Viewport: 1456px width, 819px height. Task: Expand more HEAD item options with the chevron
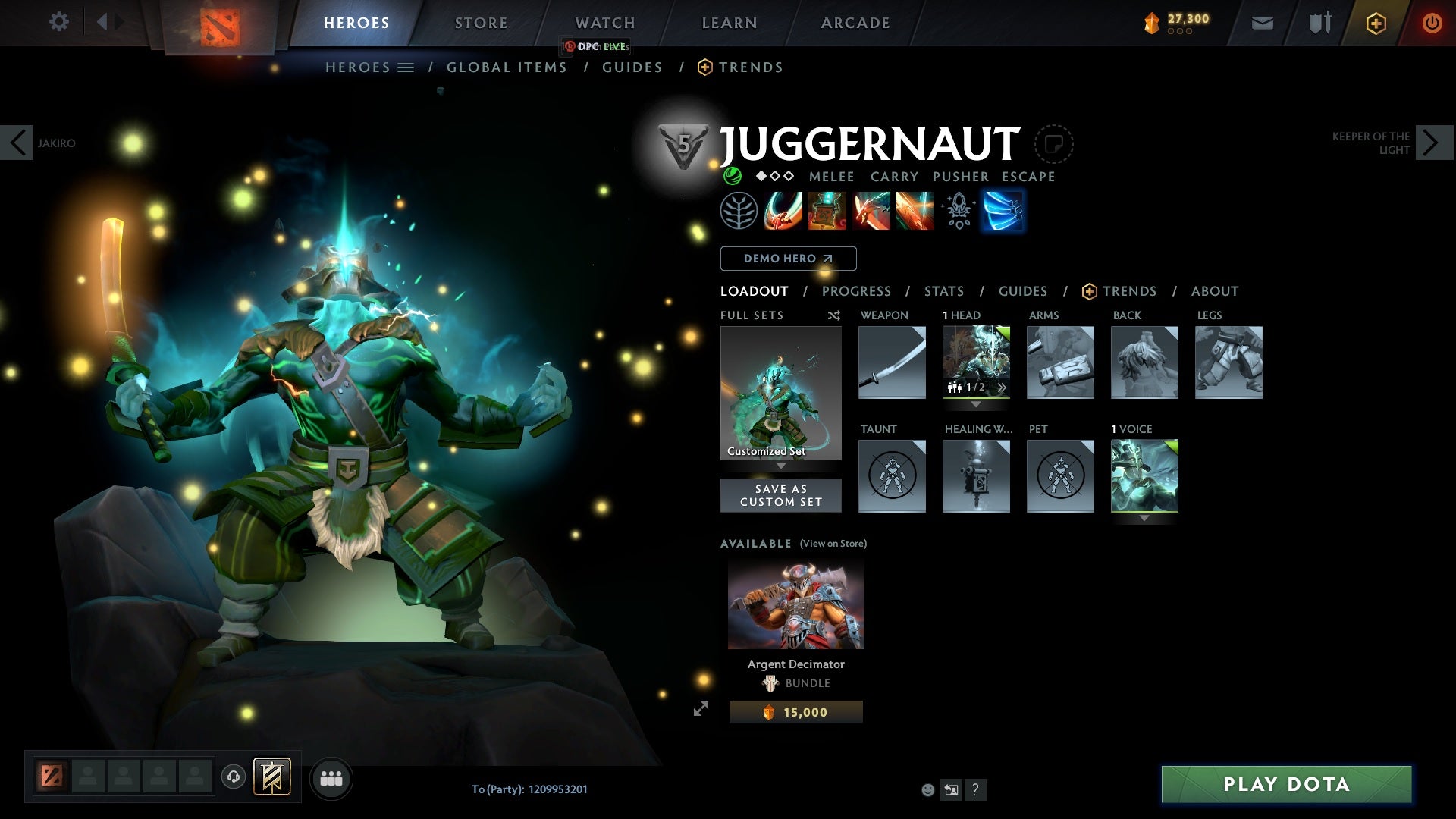point(1001,388)
